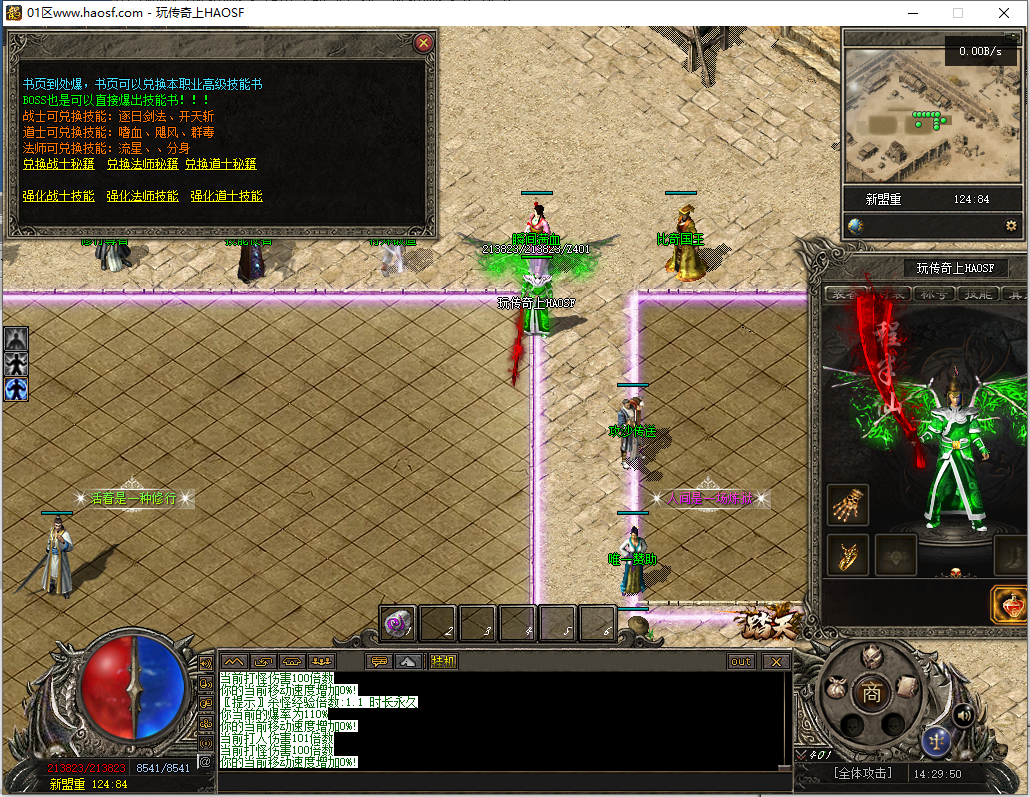
Task: Select the 兑换法师秘籍 link
Action: pyautogui.click(x=142, y=164)
